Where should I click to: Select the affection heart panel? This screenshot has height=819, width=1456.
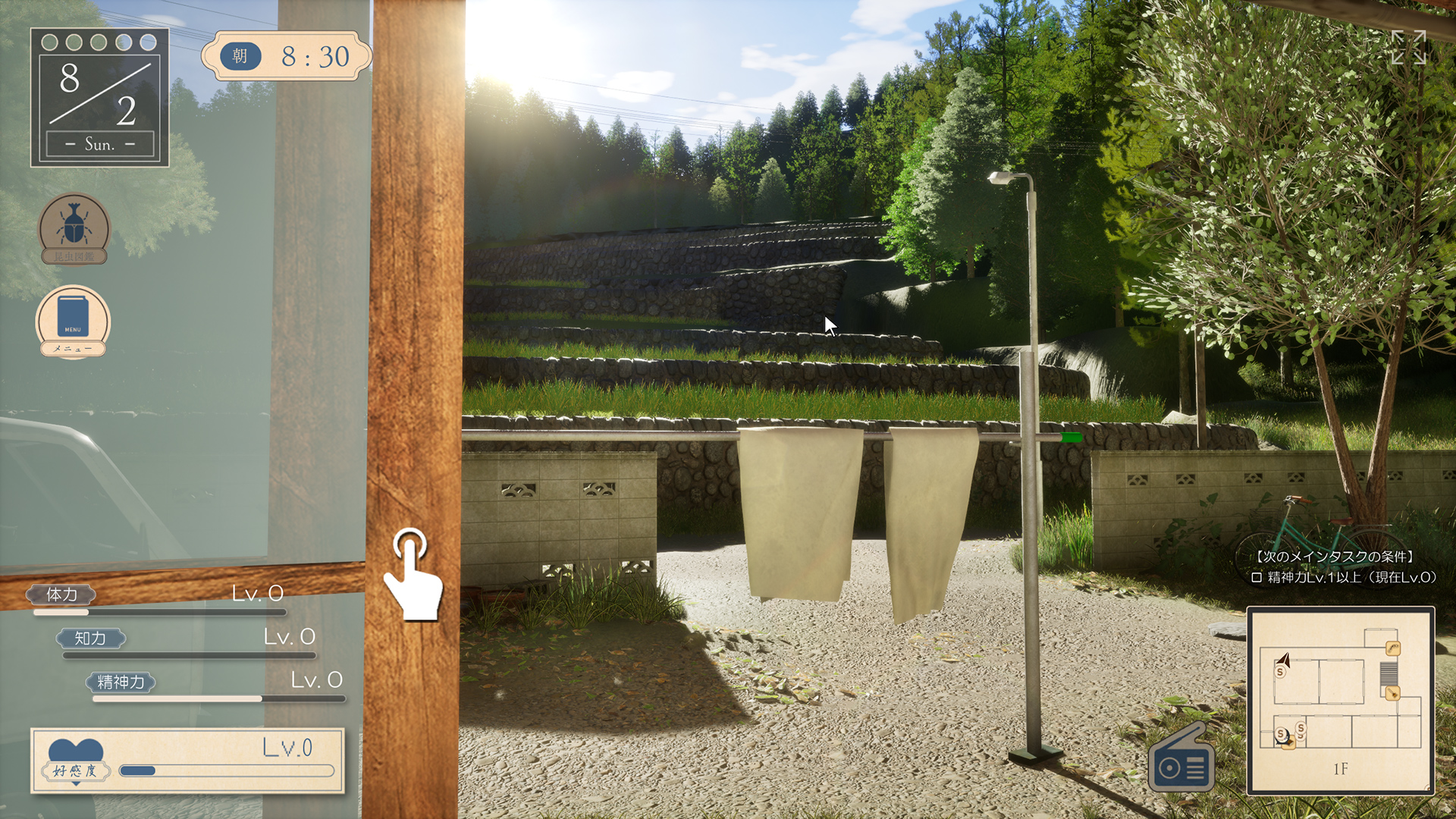point(187,761)
